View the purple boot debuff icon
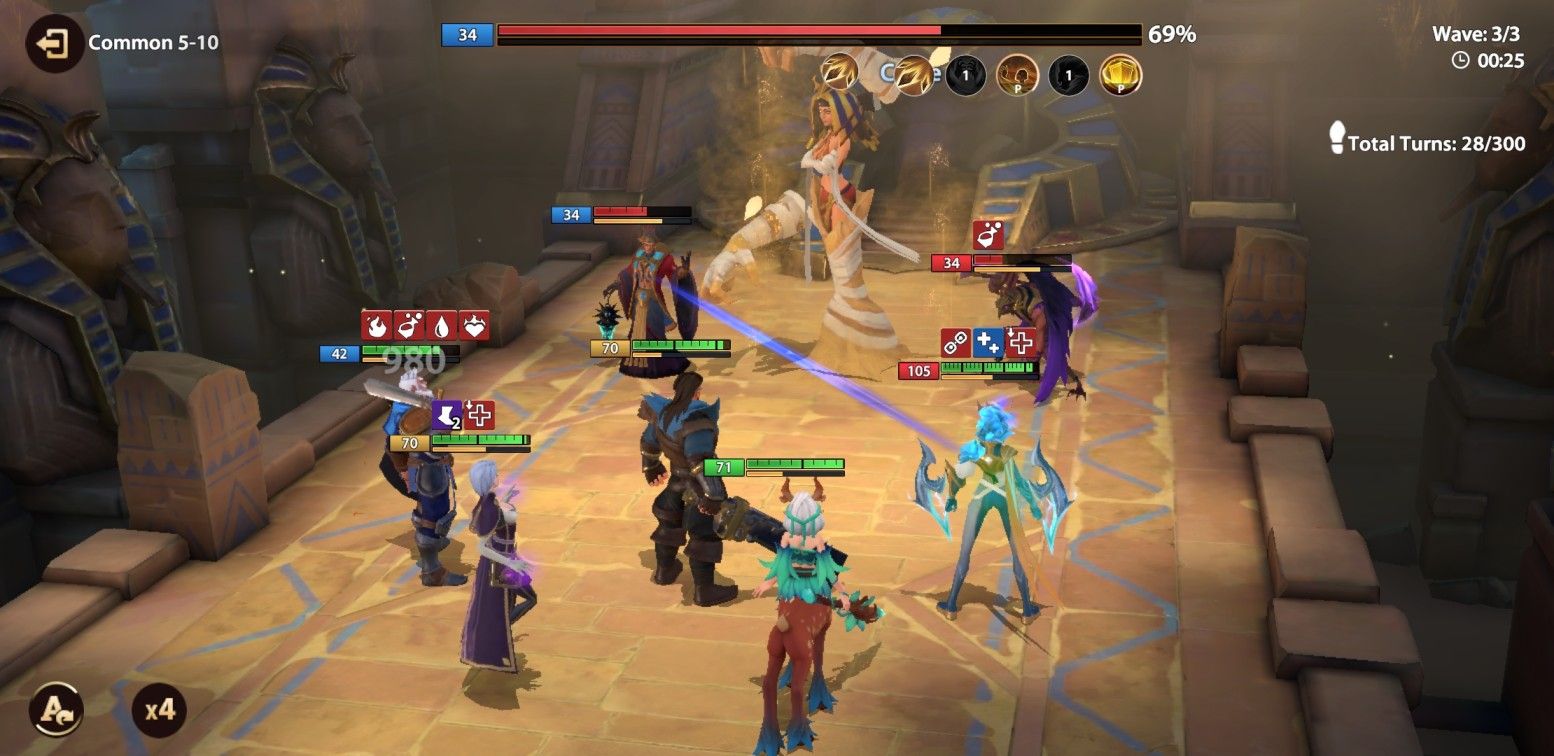 pyautogui.click(x=447, y=415)
